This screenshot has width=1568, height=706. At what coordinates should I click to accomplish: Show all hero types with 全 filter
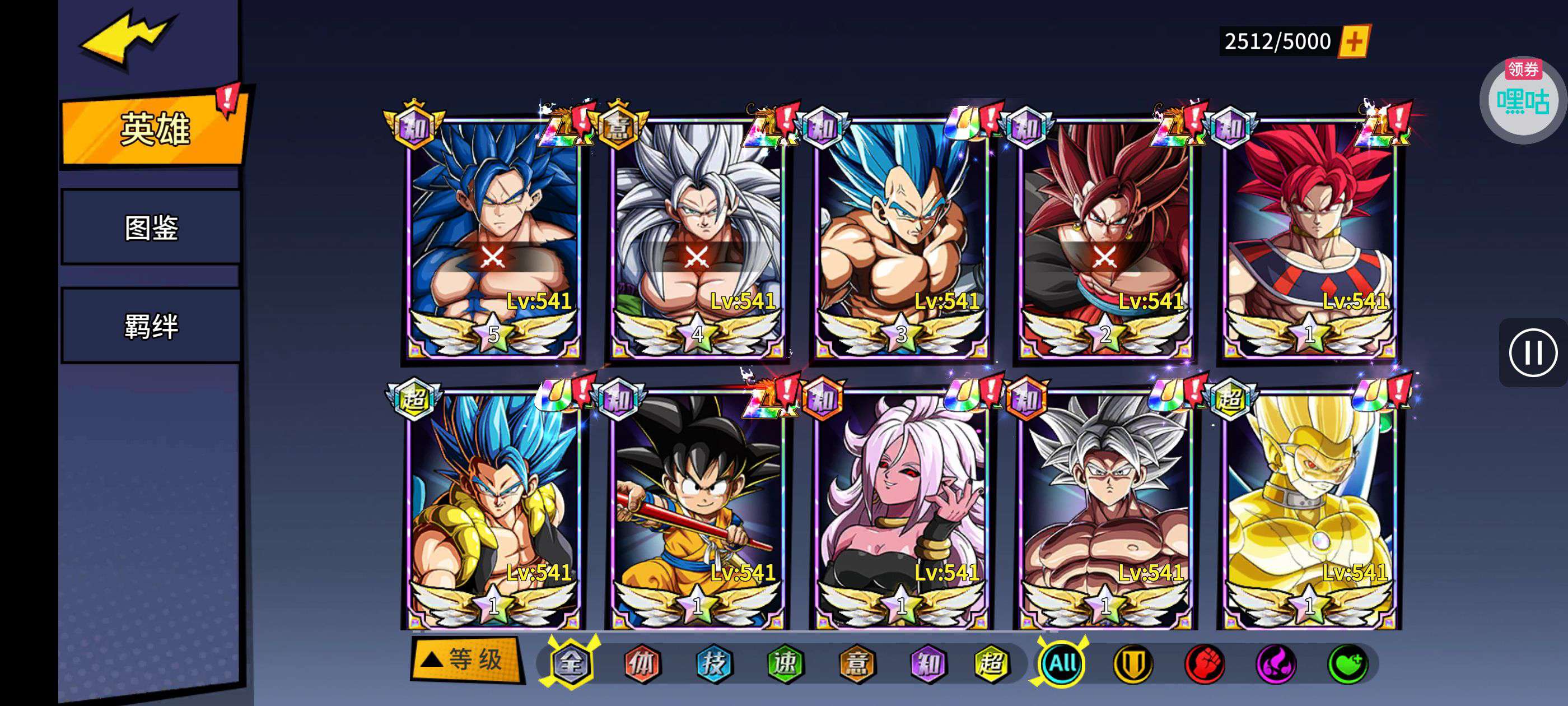click(570, 663)
